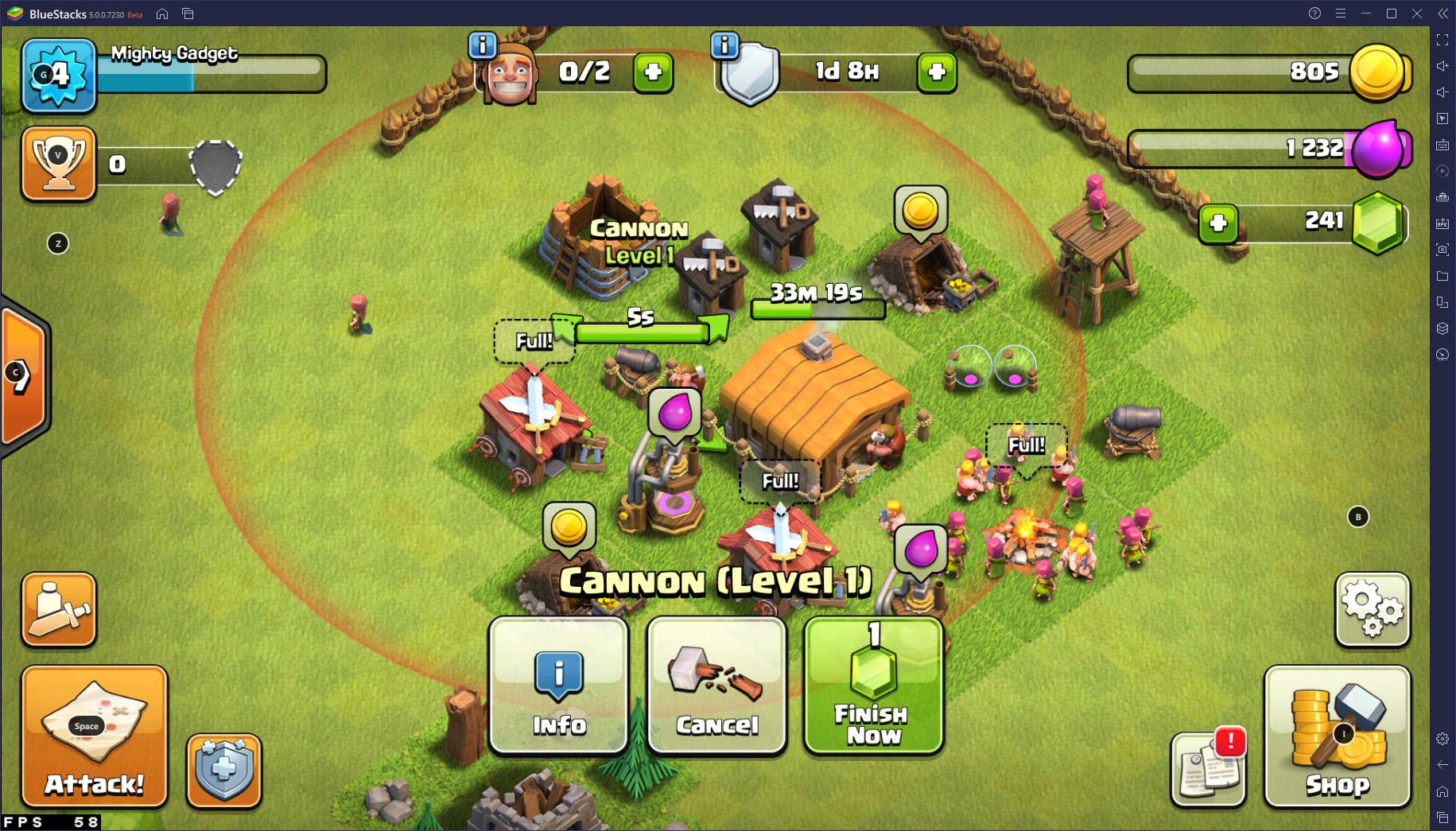Click Finish Now for one gem
The image size is (1456, 831).
[x=873, y=685]
